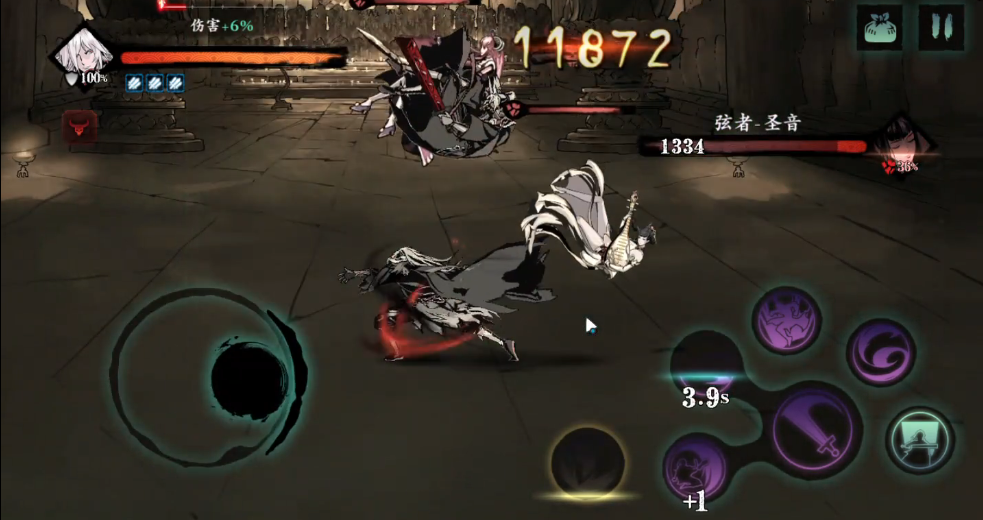The image size is (983, 520).
Task: Open the pouch bag inventory
Action: pos(879,28)
